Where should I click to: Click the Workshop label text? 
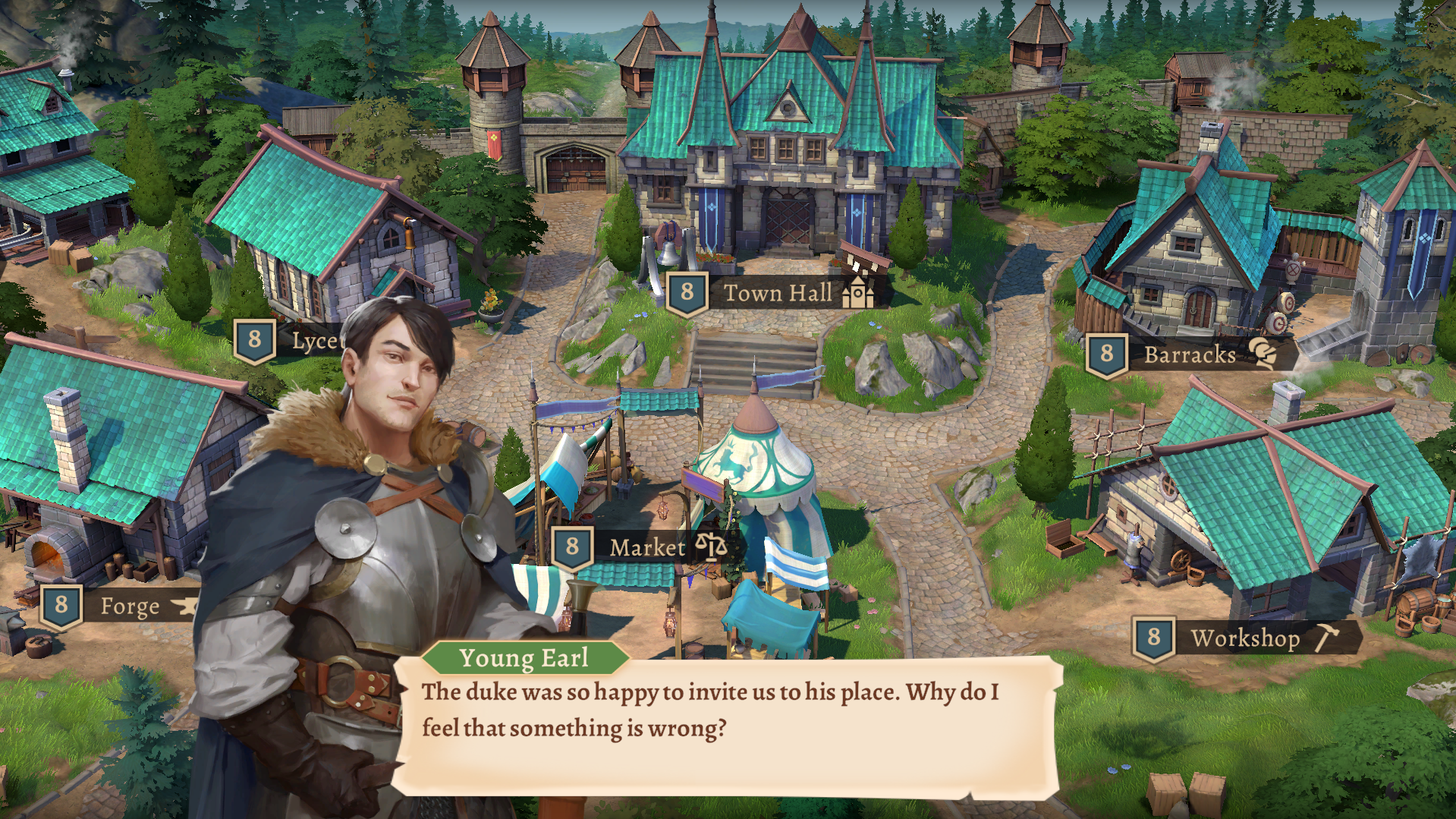click(1246, 638)
